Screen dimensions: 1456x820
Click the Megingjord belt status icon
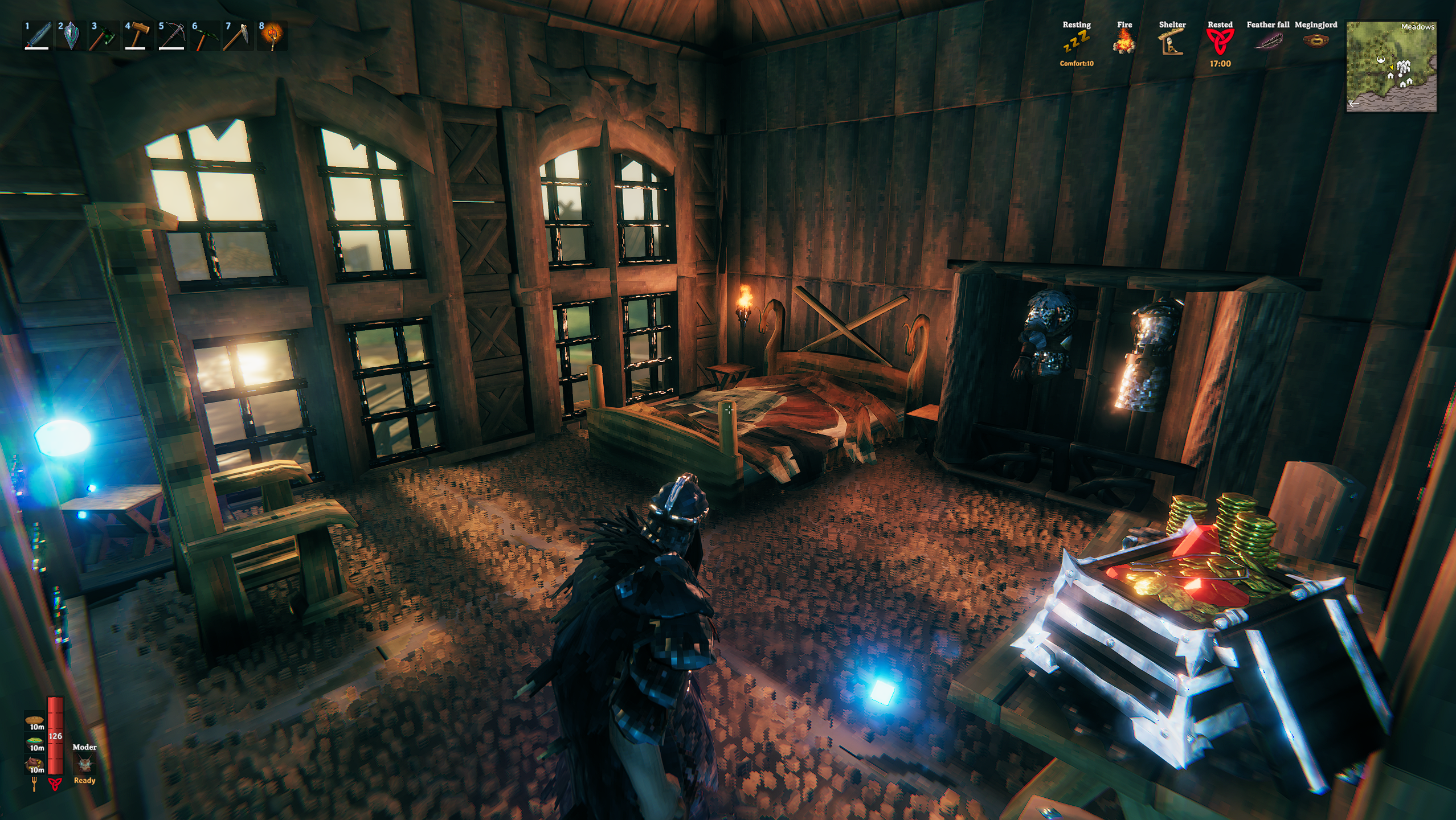1315,41
